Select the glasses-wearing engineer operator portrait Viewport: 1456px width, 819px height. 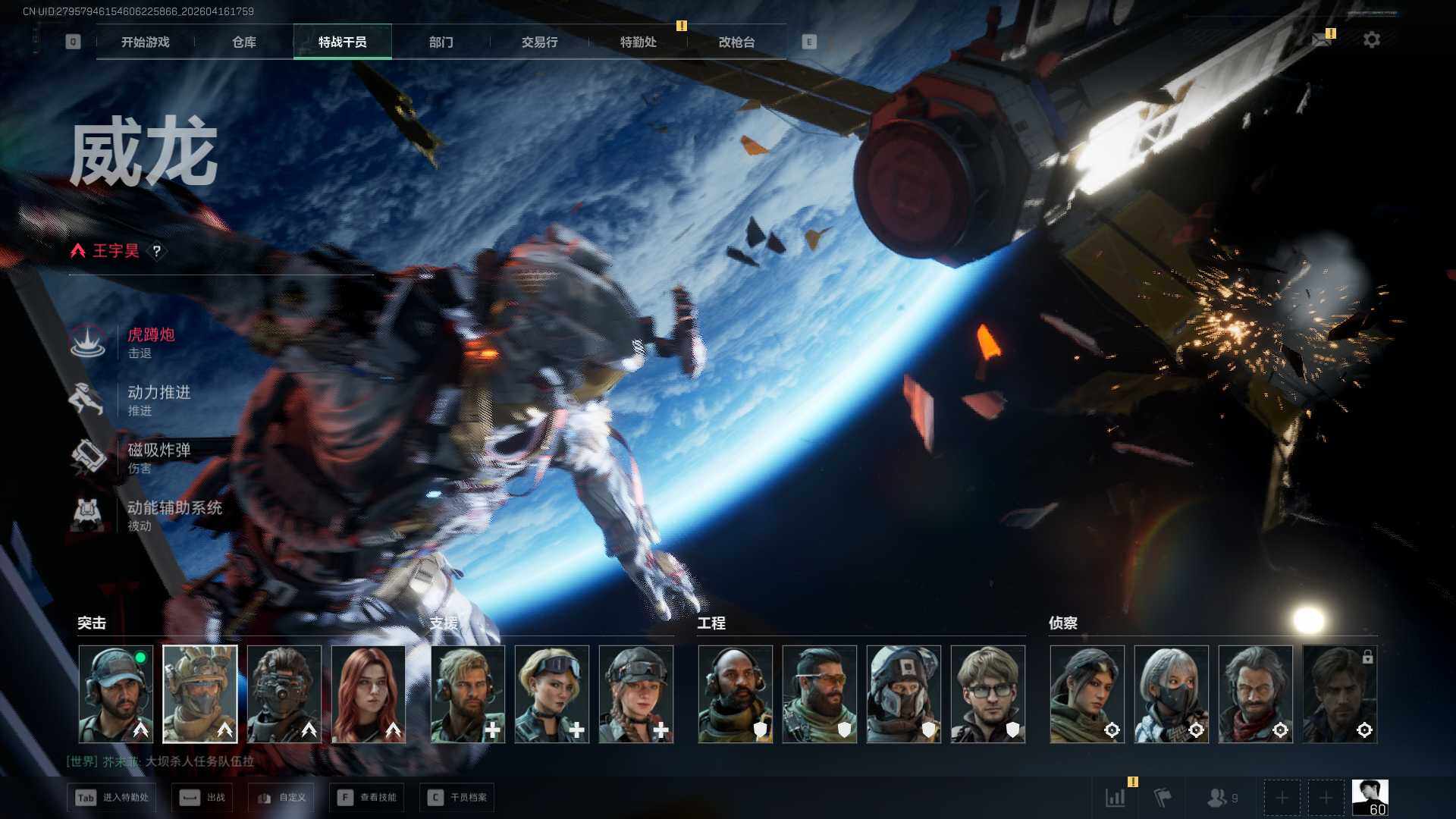[987, 694]
